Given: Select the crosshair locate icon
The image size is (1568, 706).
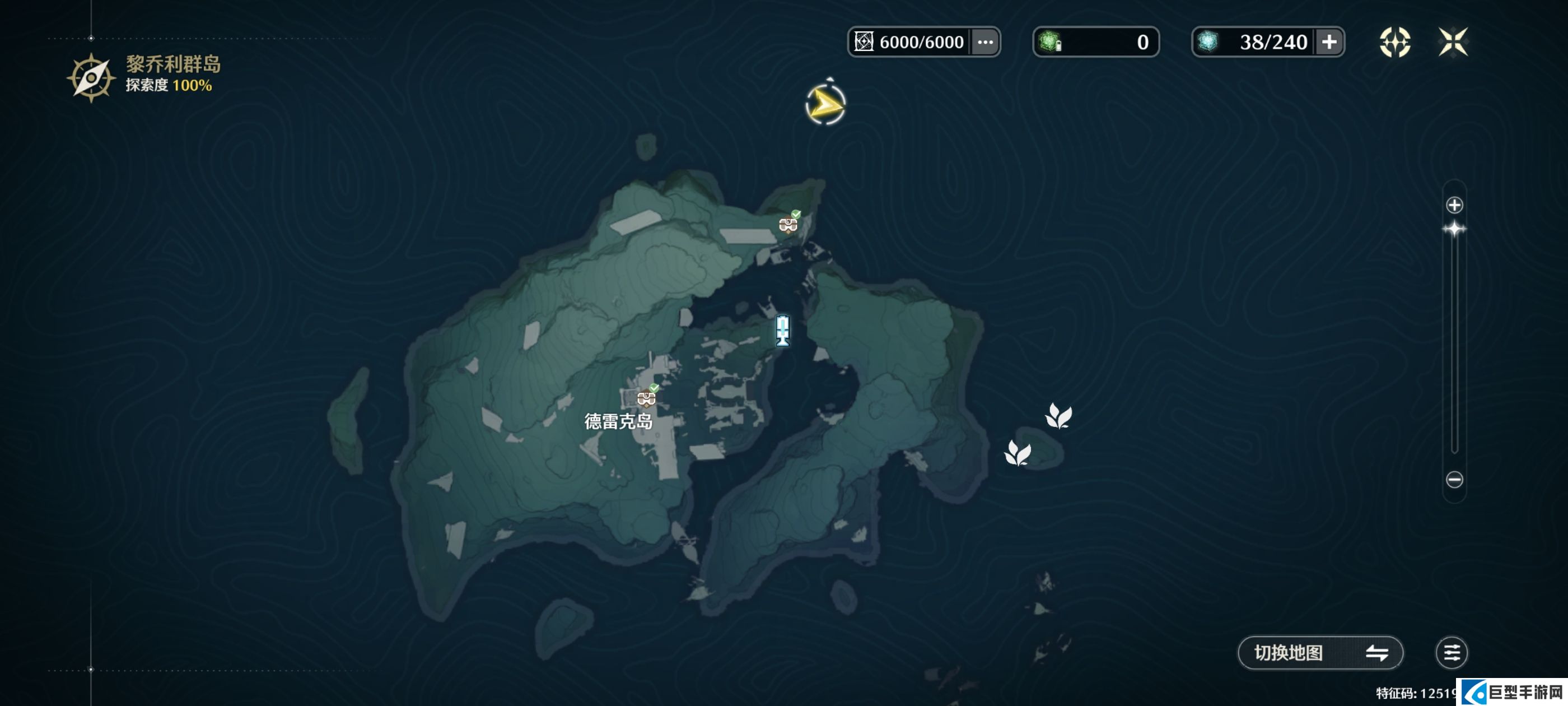Looking at the screenshot, I should tap(1394, 42).
